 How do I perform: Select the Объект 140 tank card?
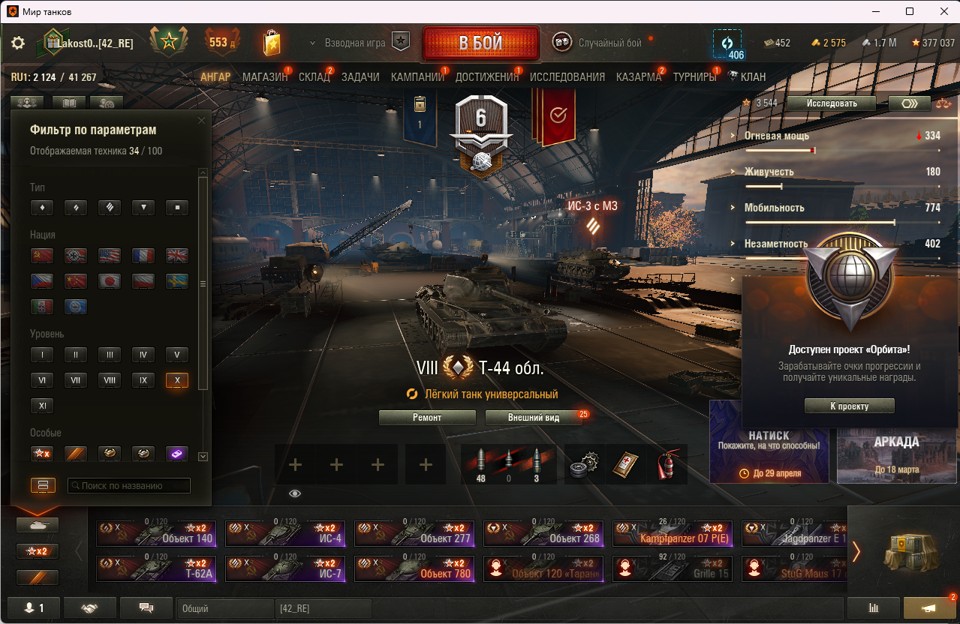coord(156,533)
